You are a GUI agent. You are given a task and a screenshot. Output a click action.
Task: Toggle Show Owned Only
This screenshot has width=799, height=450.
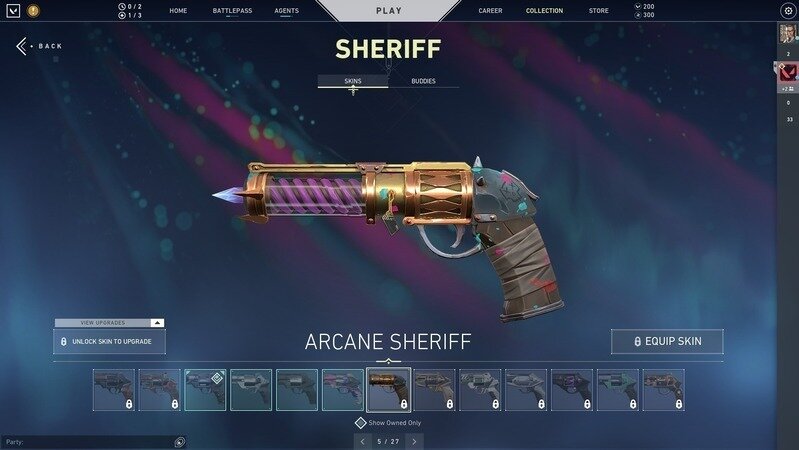tap(361, 423)
